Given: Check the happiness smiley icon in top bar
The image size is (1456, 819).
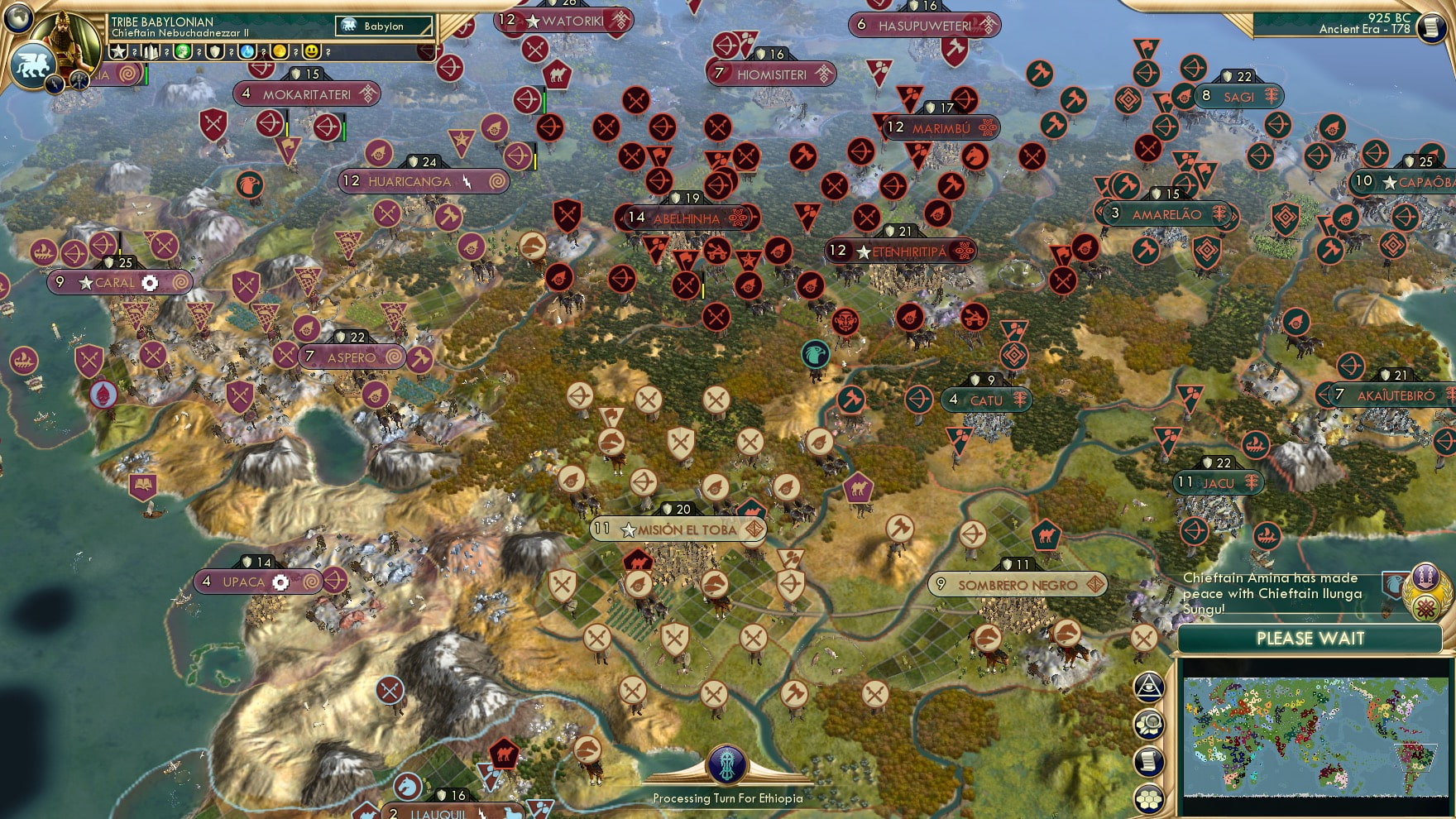Looking at the screenshot, I should click(x=310, y=53).
